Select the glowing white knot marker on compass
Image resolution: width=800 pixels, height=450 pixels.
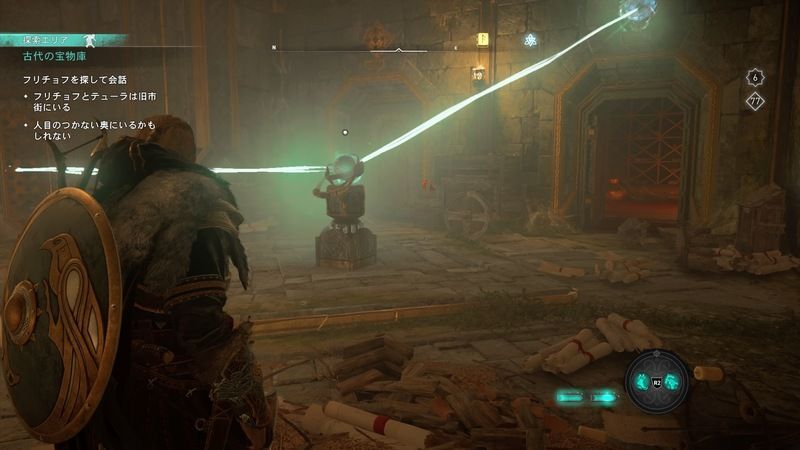click(530, 40)
